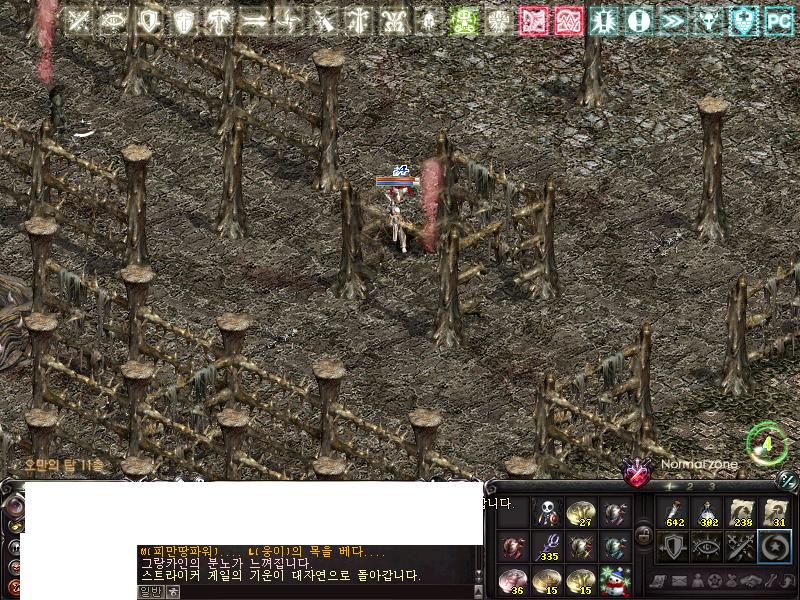
Task: Select the gold coin stack of 27
Action: point(580,514)
